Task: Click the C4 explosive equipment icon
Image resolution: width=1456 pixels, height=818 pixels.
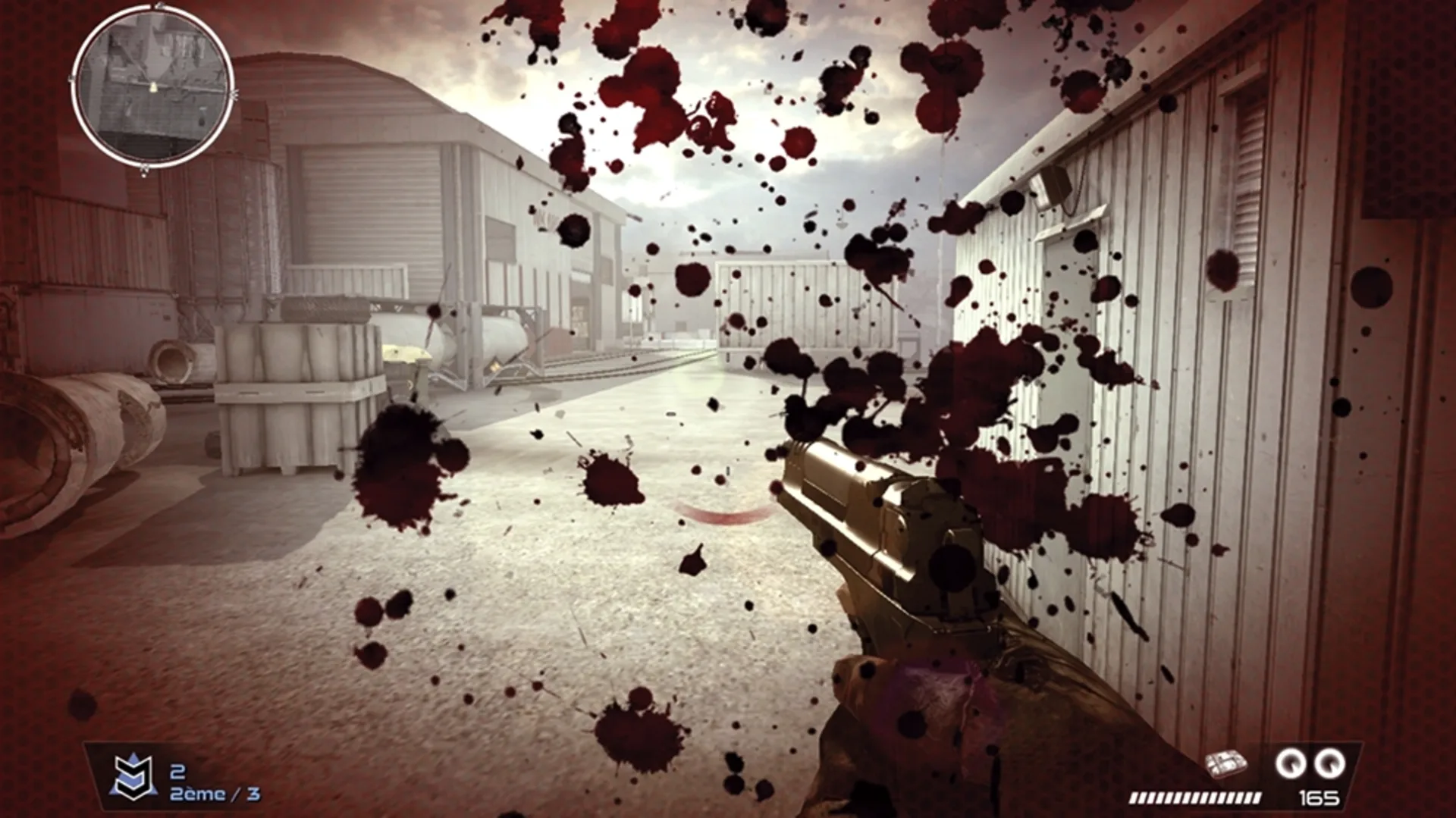Action: [x=1226, y=761]
